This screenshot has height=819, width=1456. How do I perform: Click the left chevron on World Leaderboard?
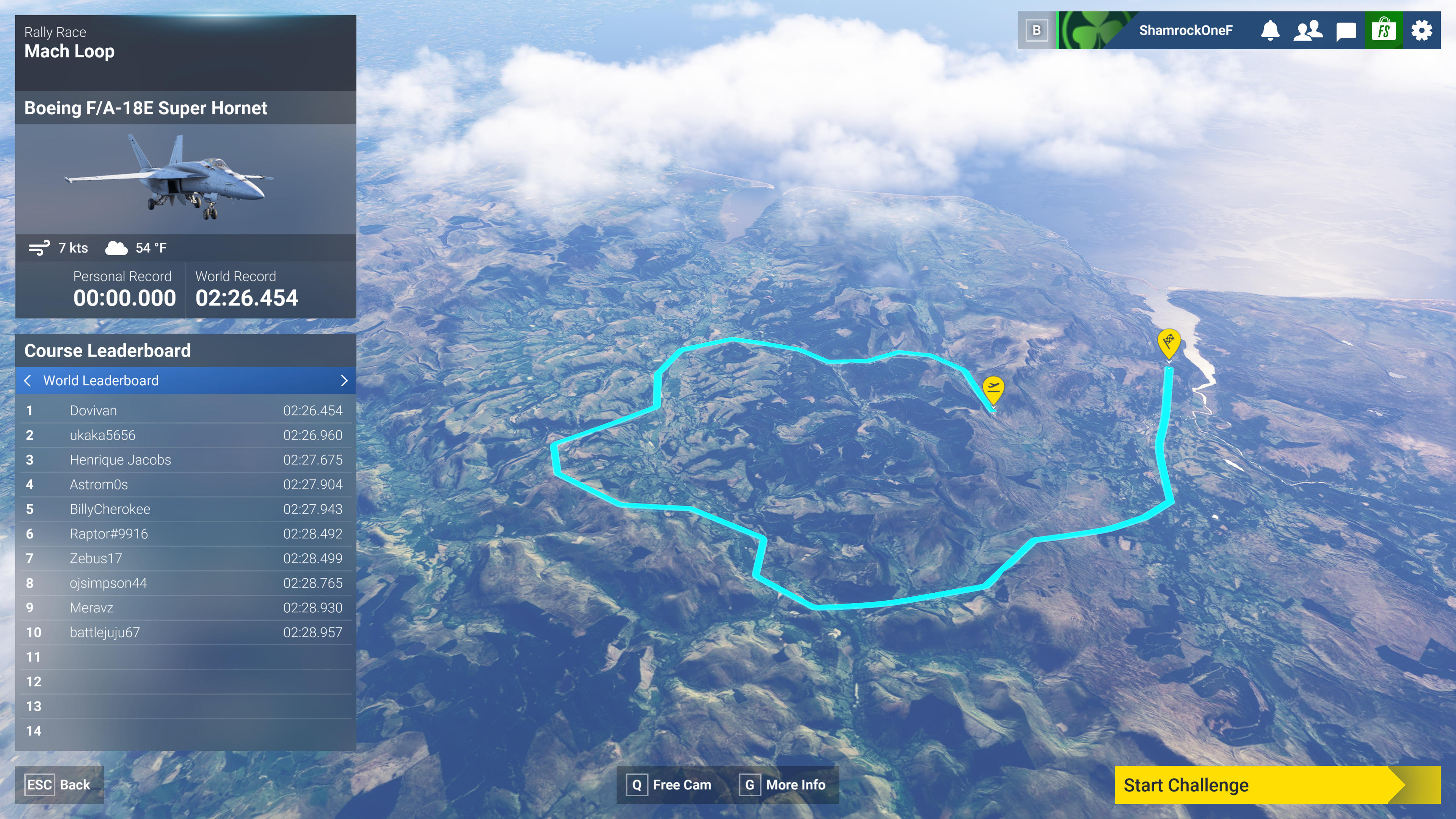(x=27, y=381)
